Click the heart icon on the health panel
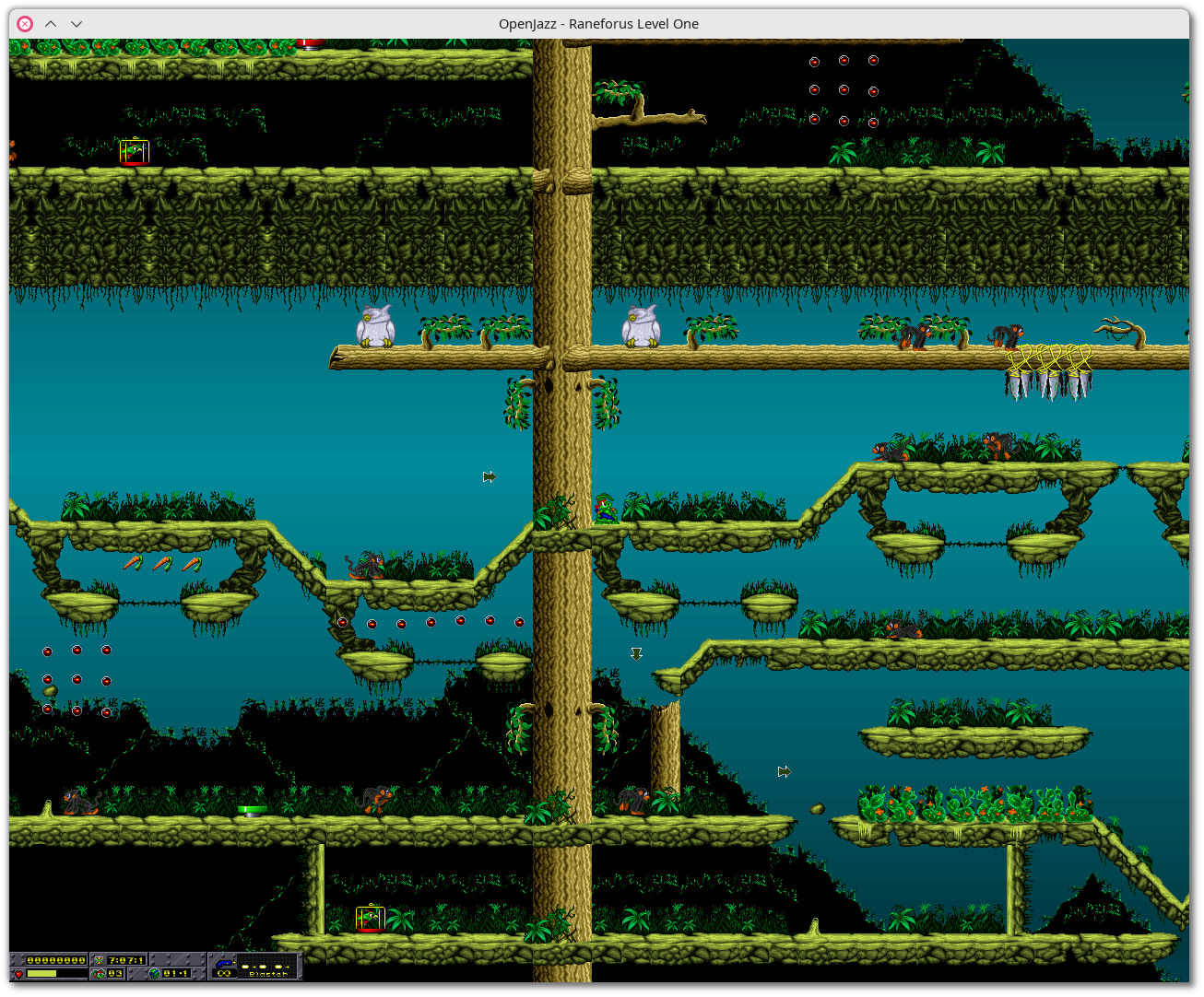This screenshot has width=1204, height=997. (x=18, y=973)
